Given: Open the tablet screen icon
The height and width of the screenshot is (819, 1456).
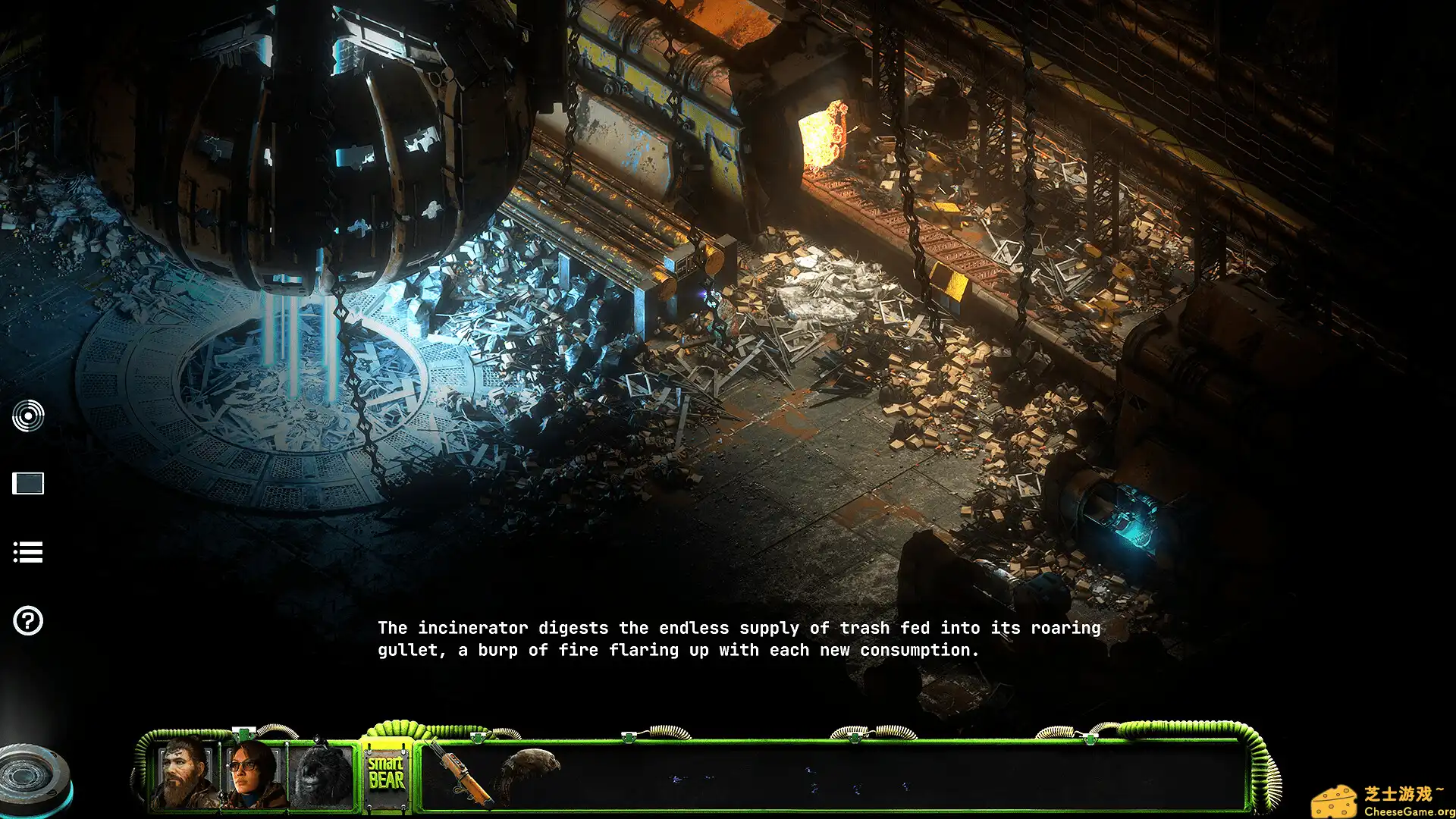Looking at the screenshot, I should pos(28,483).
